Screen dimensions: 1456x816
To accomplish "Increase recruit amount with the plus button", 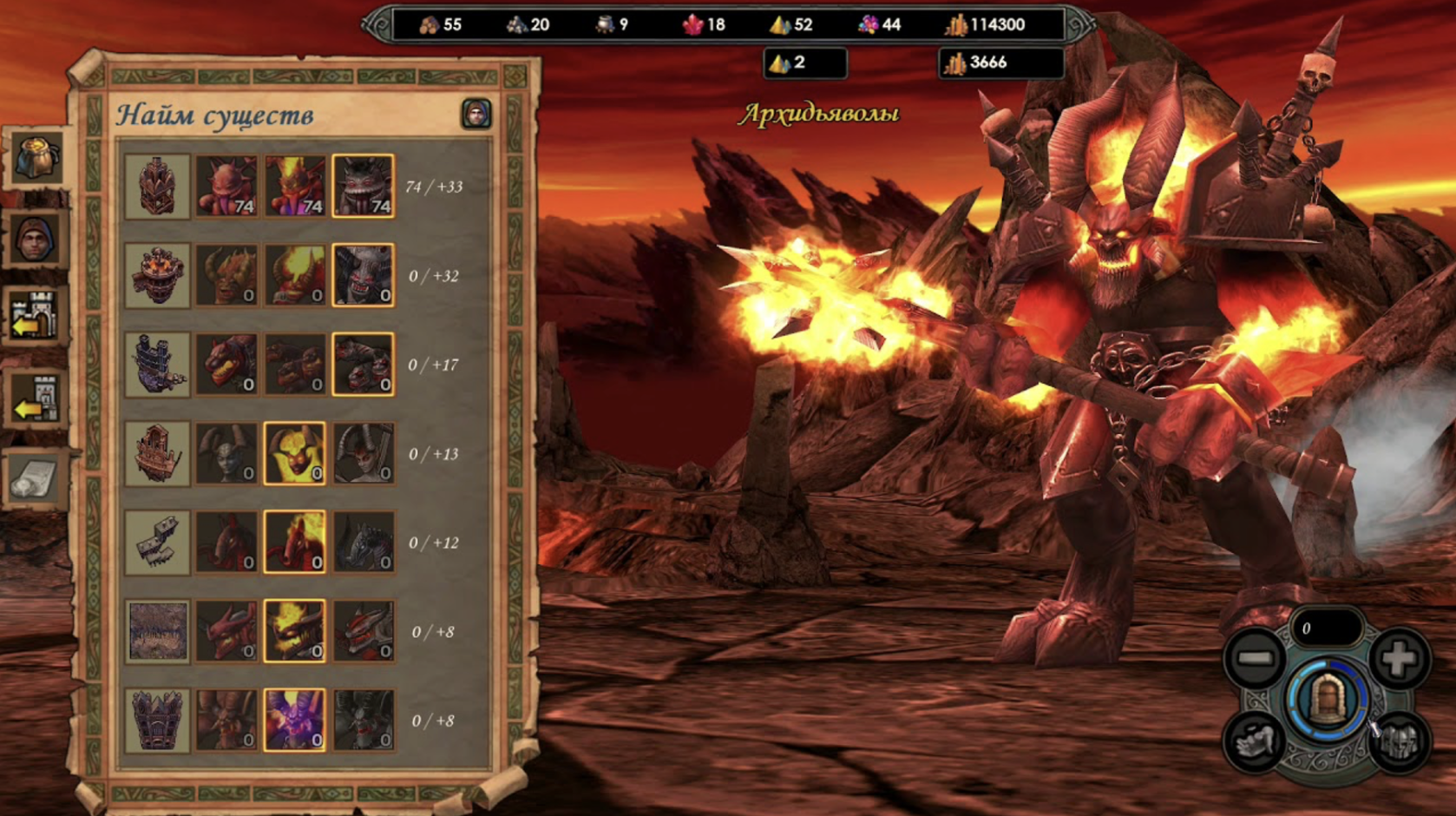I will tap(1398, 659).
